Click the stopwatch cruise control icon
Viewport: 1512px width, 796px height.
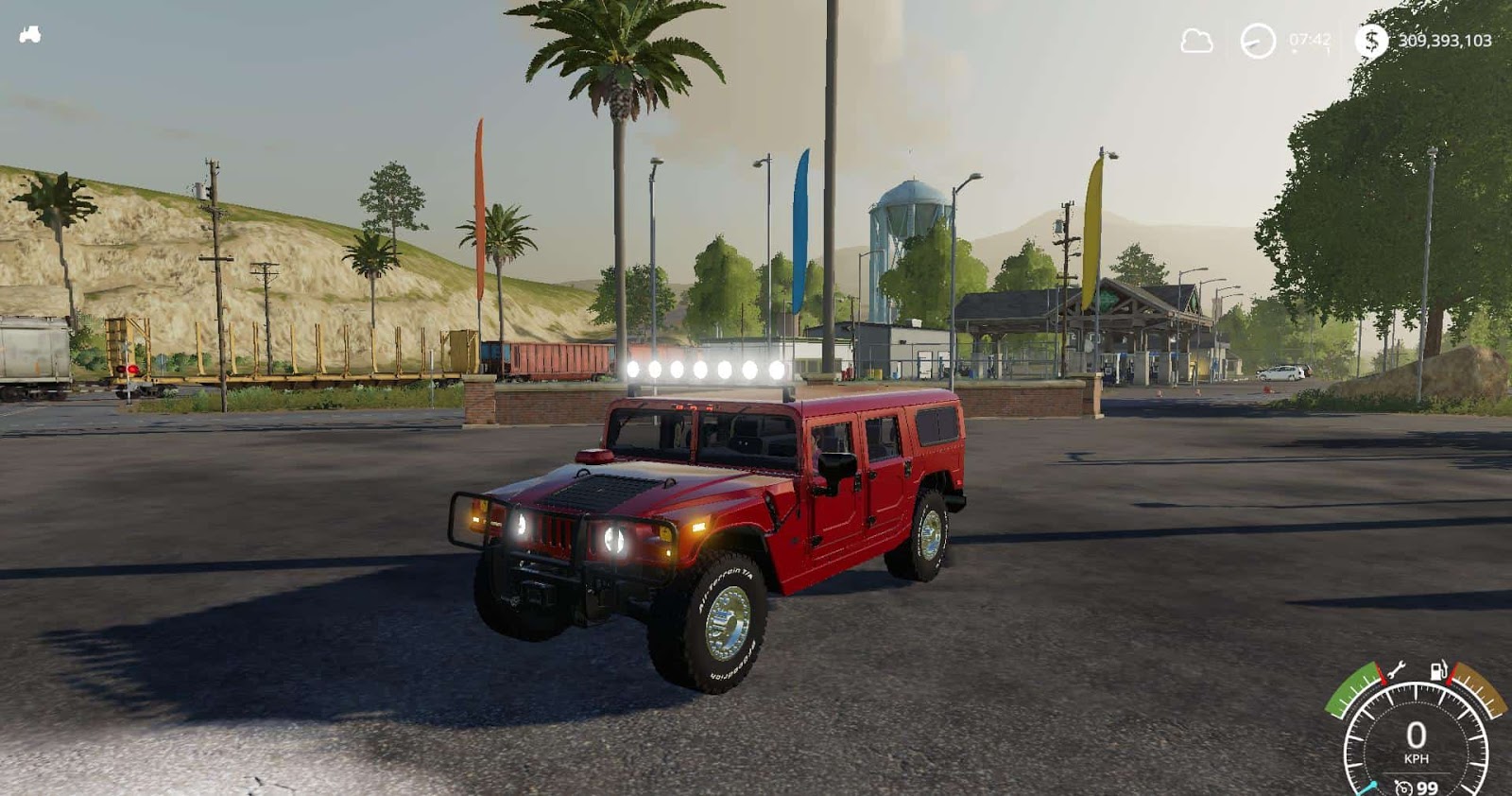[x=1403, y=787]
